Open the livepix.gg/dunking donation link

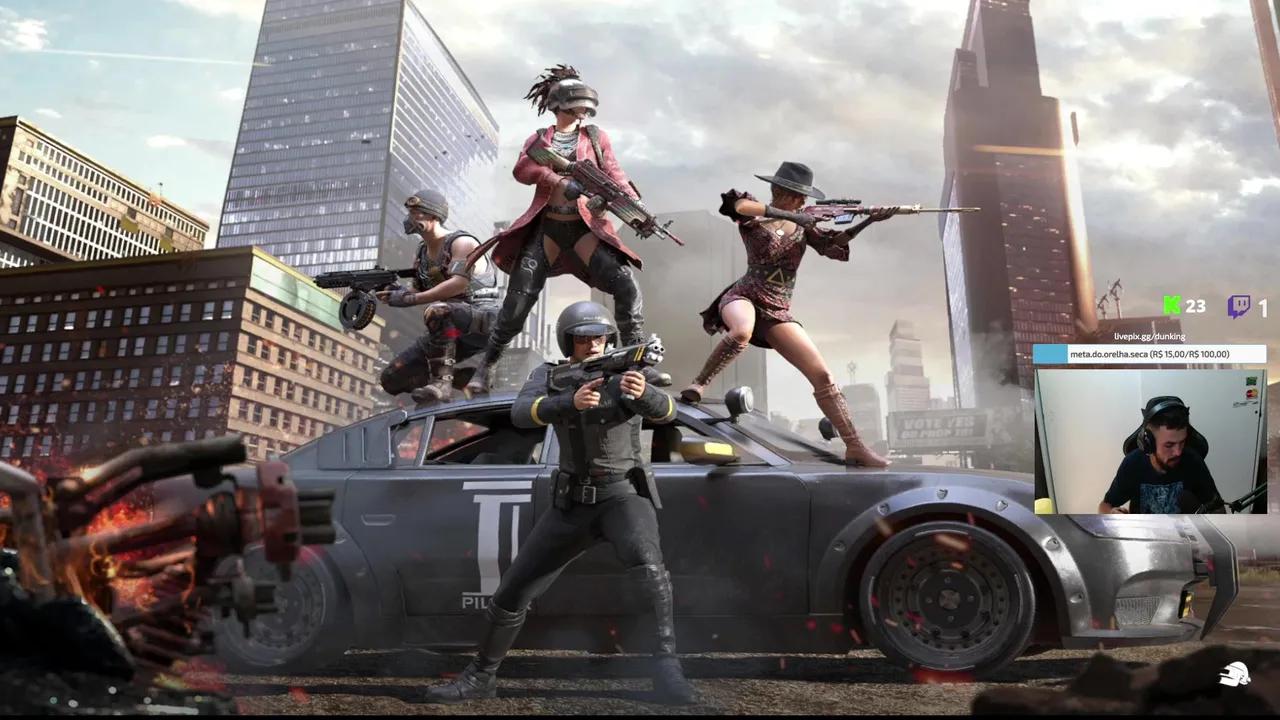click(x=1150, y=338)
